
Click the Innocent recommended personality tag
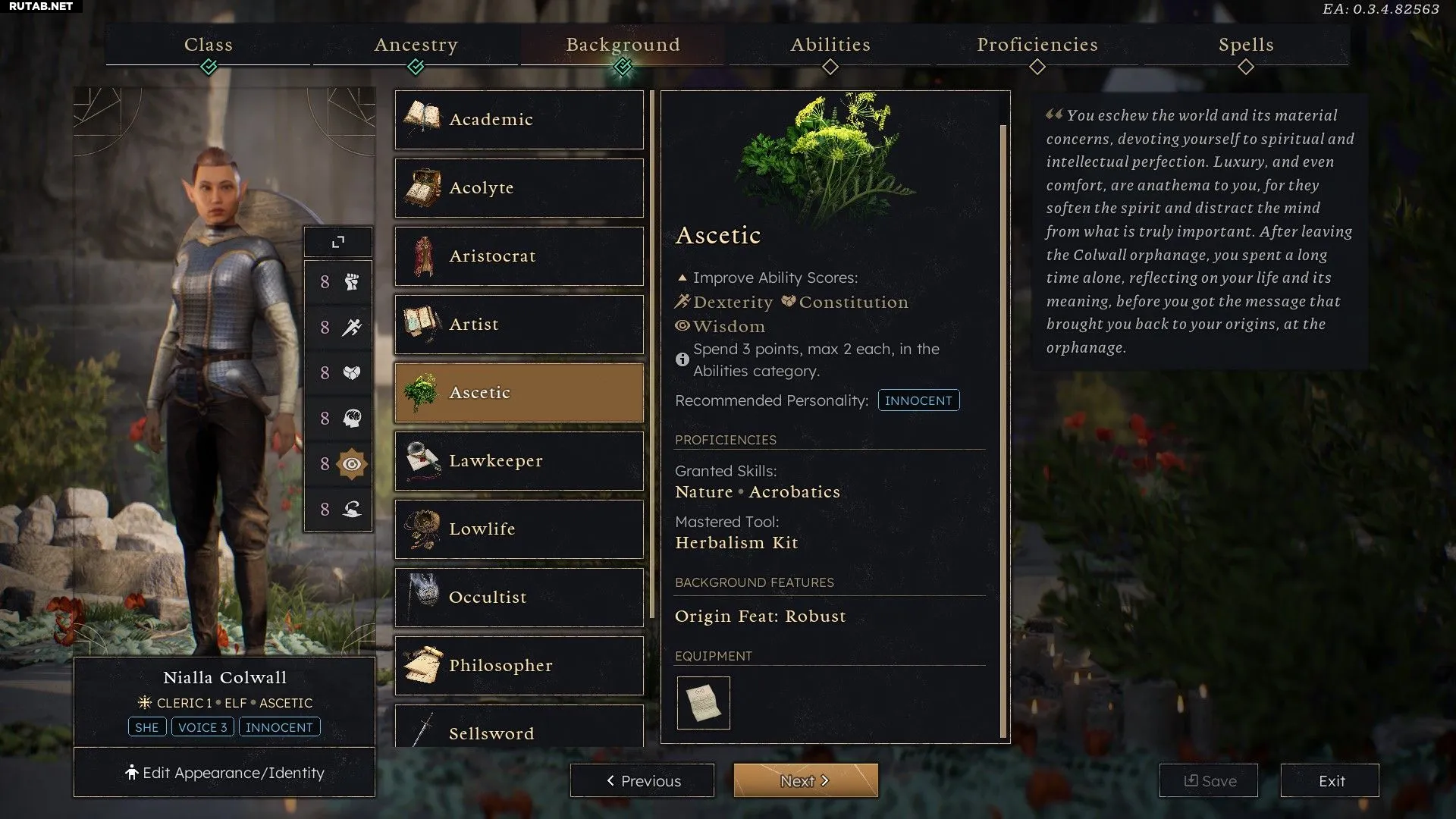pos(918,400)
